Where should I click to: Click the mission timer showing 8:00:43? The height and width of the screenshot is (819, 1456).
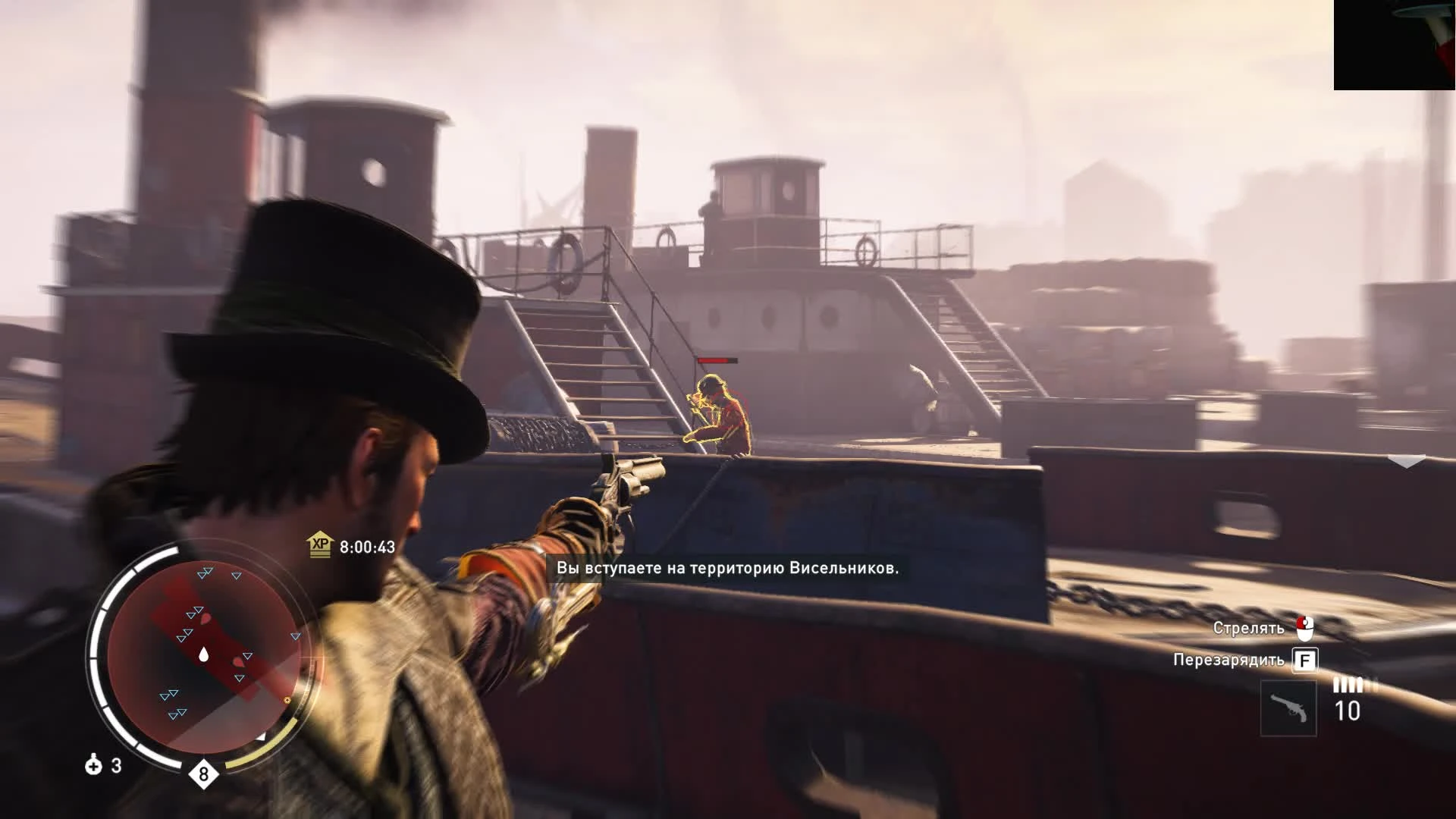[369, 546]
